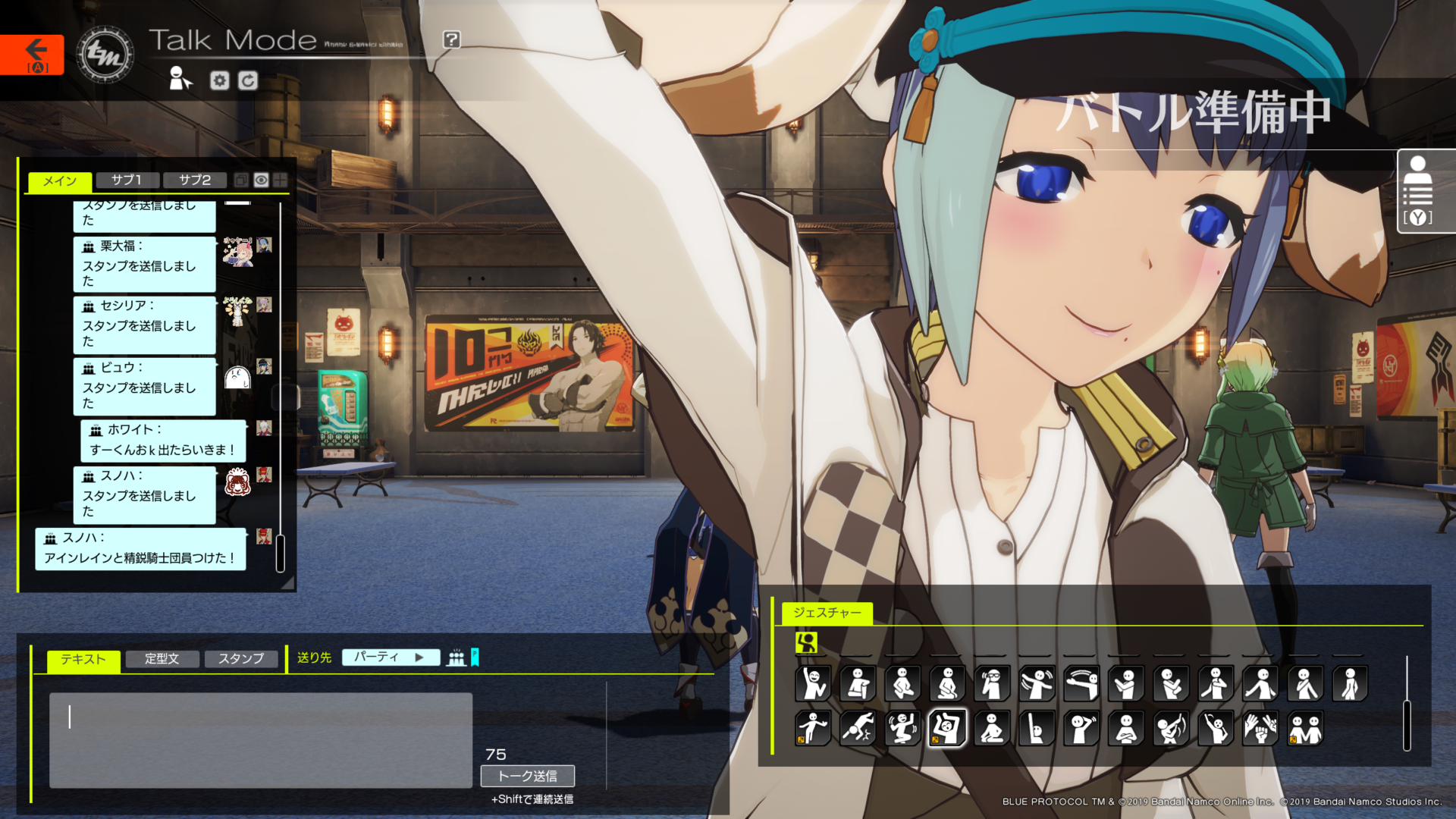Choose the glasses-adjusting gesture icon
The image size is (1456, 819).
click(x=992, y=683)
